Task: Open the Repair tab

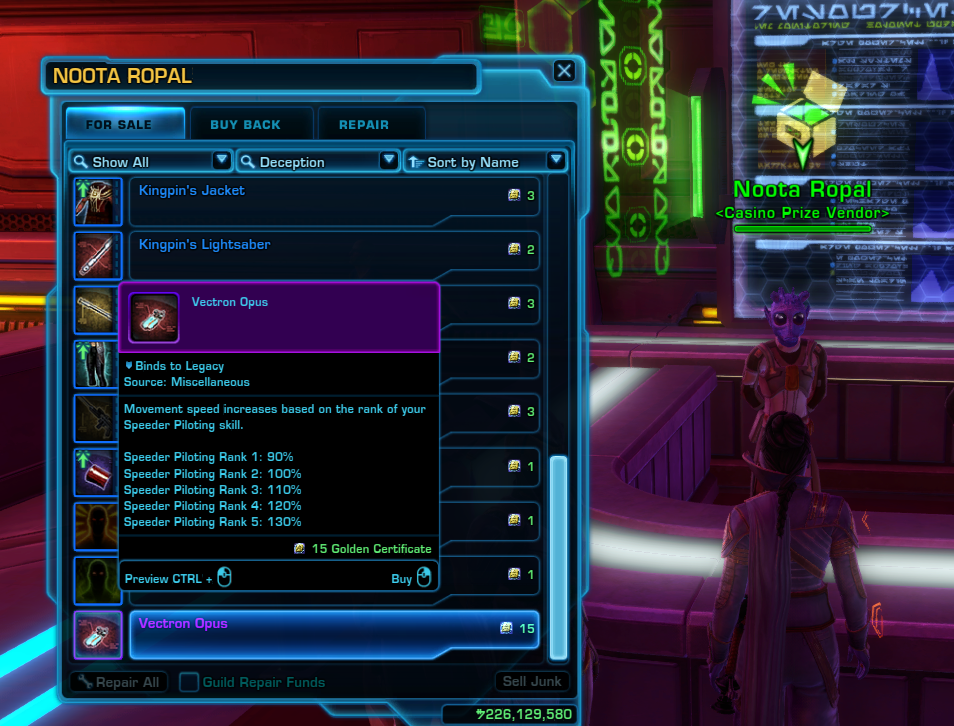Action: pyautogui.click(x=364, y=125)
